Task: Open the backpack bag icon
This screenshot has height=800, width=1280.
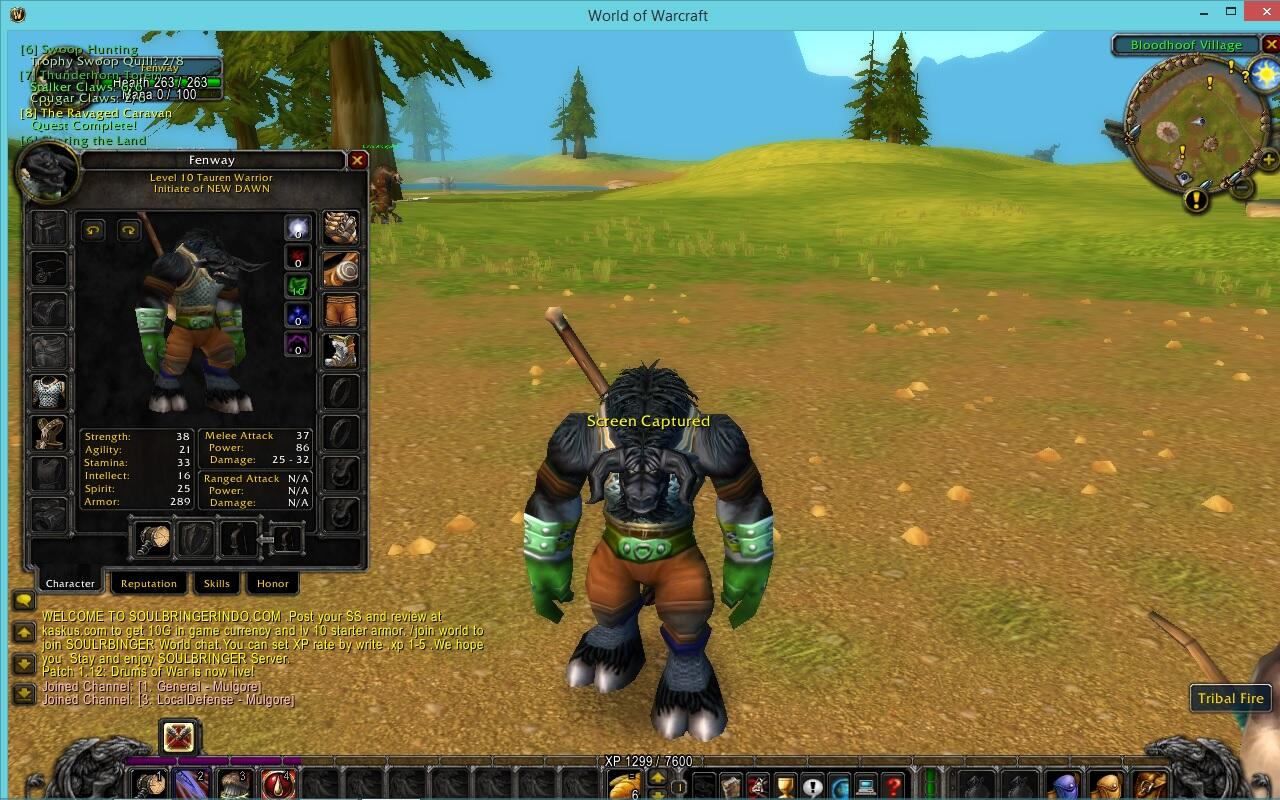Action: click(1149, 786)
